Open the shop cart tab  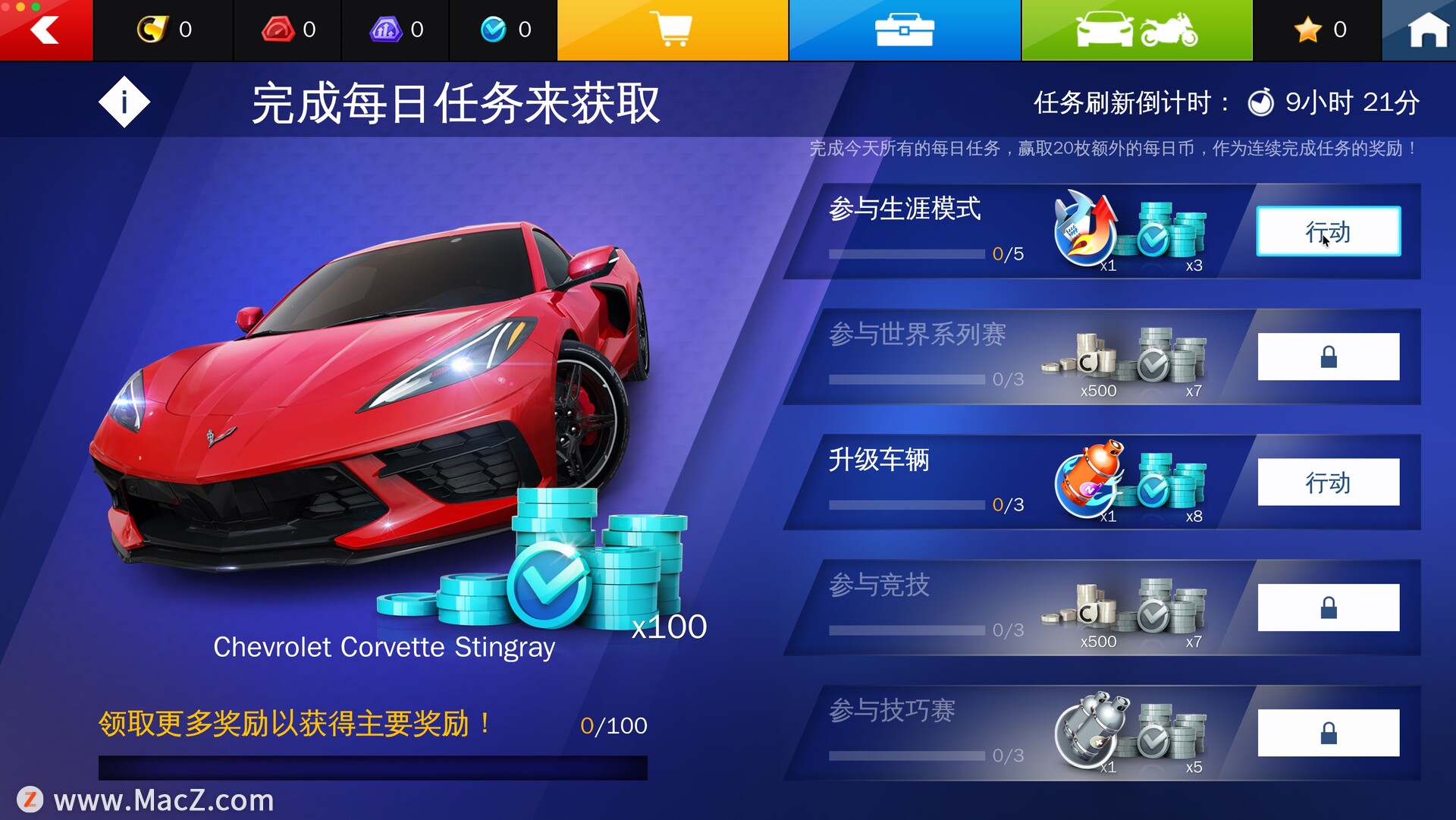673,30
